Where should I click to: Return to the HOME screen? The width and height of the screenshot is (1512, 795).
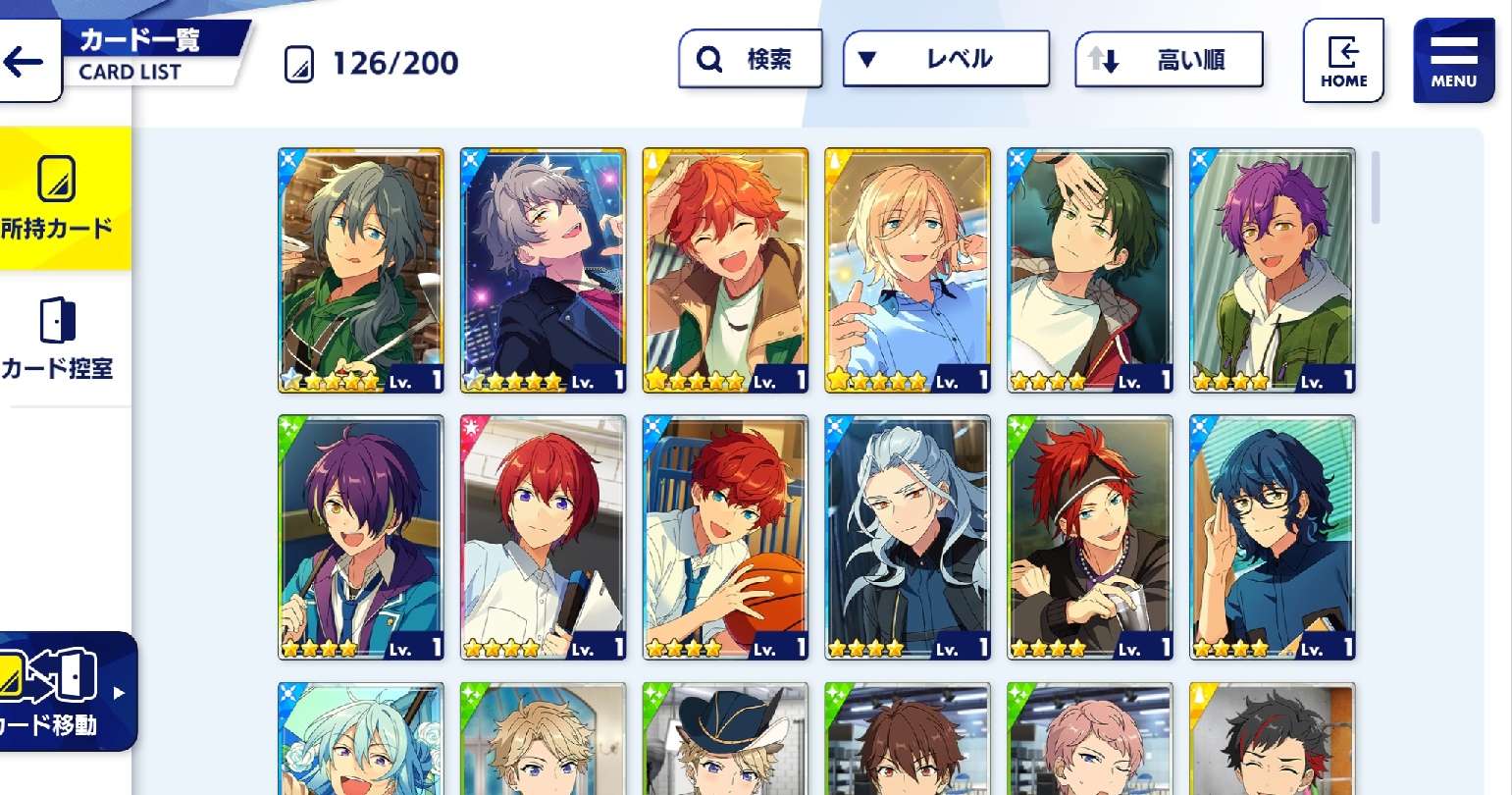1342,61
